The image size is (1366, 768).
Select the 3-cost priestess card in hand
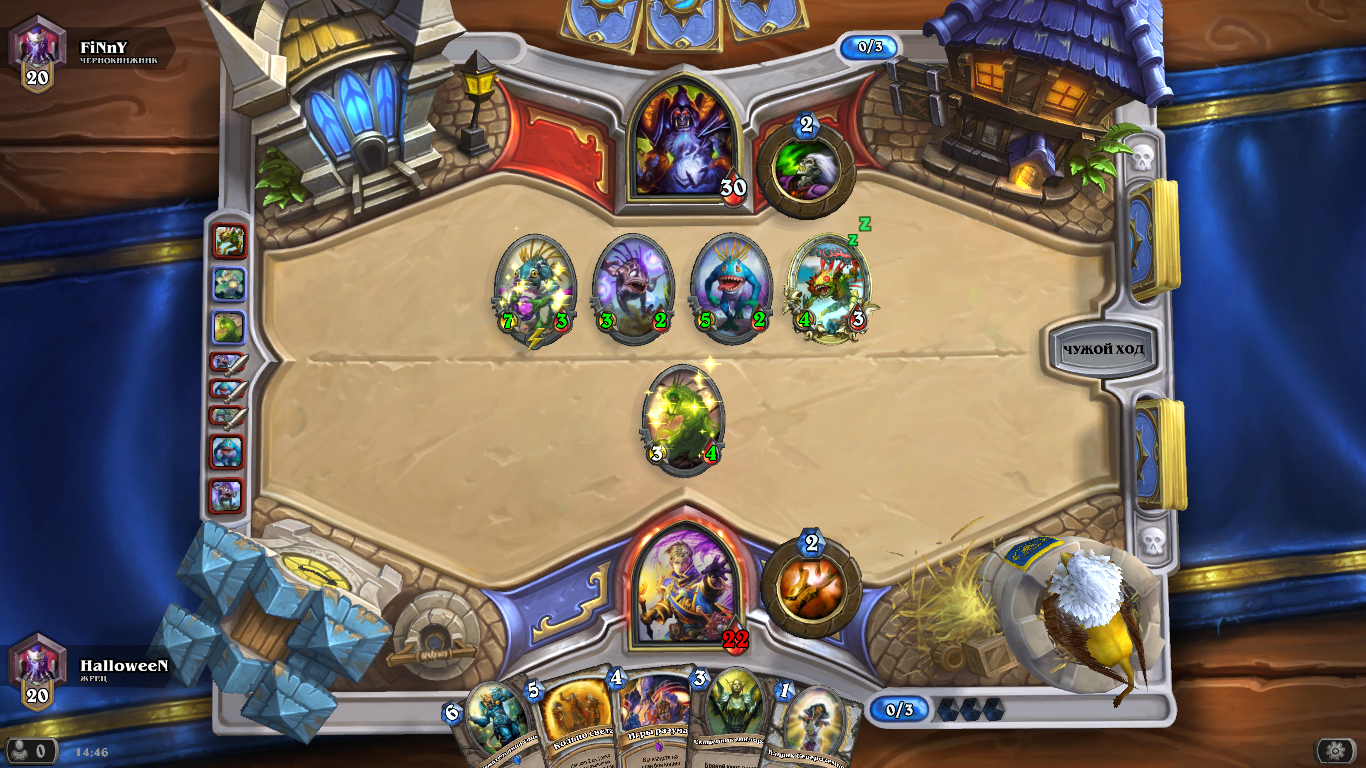click(x=733, y=718)
